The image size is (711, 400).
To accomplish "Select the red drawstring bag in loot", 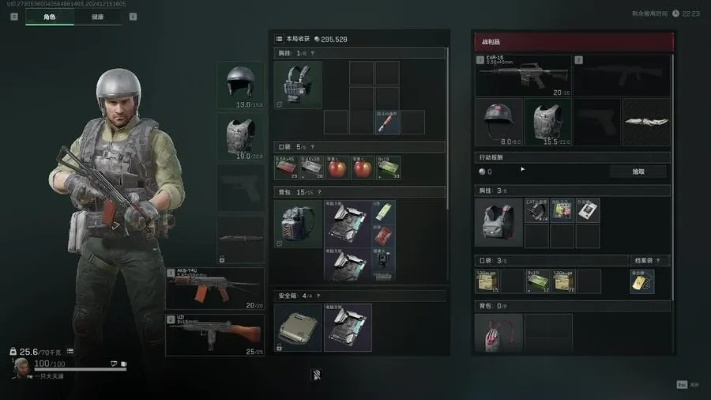I will tap(498, 335).
